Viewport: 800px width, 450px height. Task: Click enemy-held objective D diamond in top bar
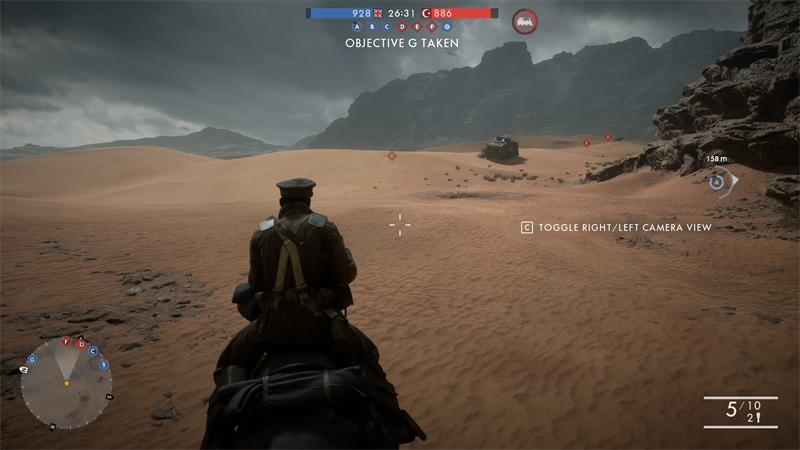point(402,27)
